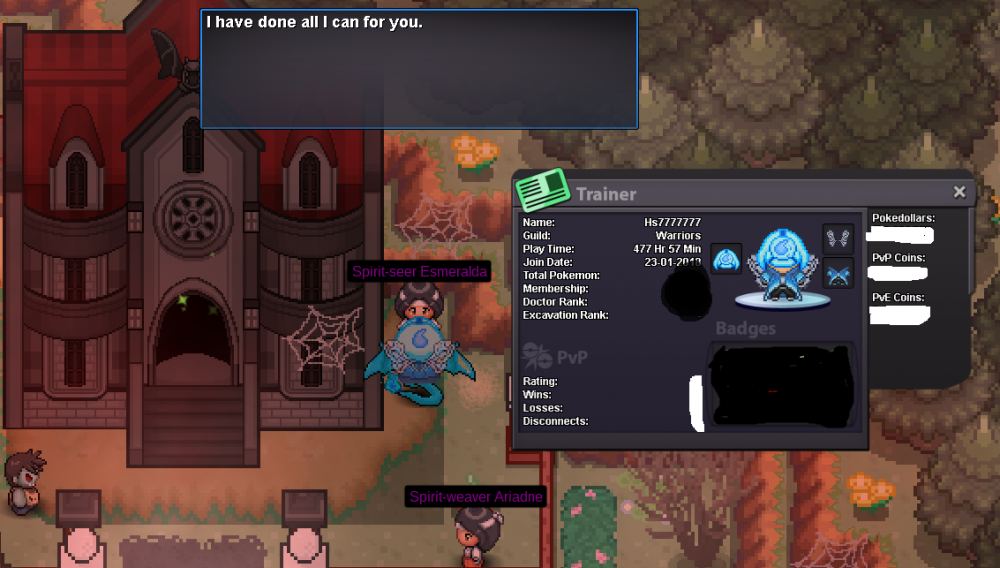Advance the "I have done all I can" dialogue

pos(419,69)
